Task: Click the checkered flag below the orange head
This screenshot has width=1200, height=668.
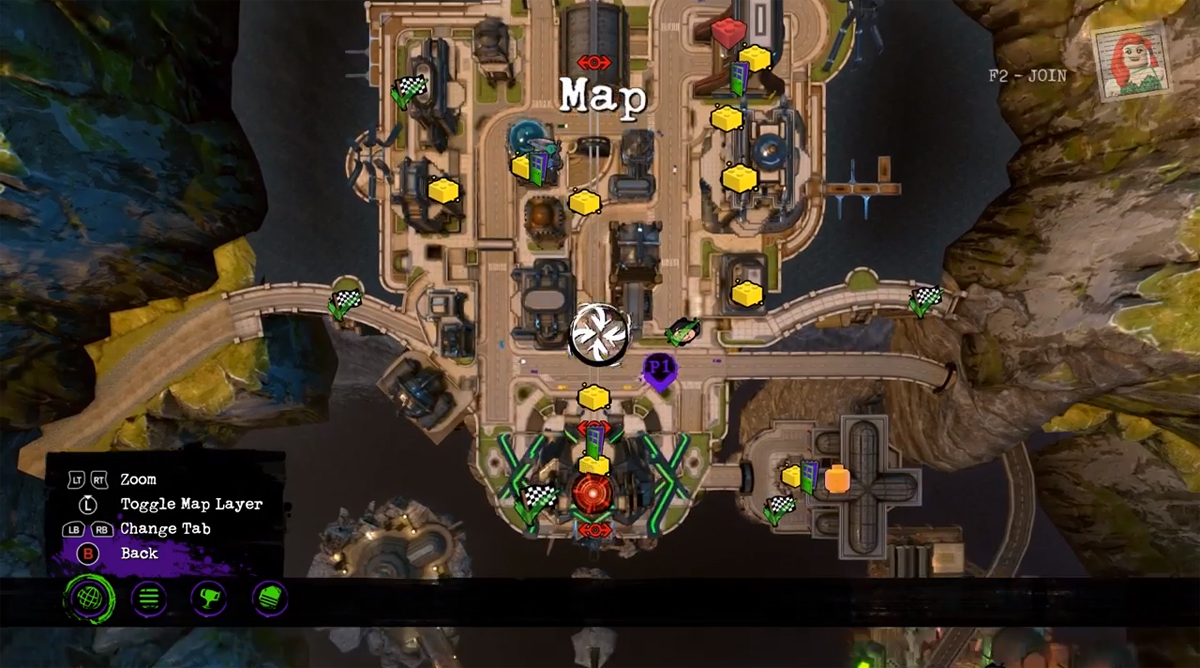Action: click(779, 508)
